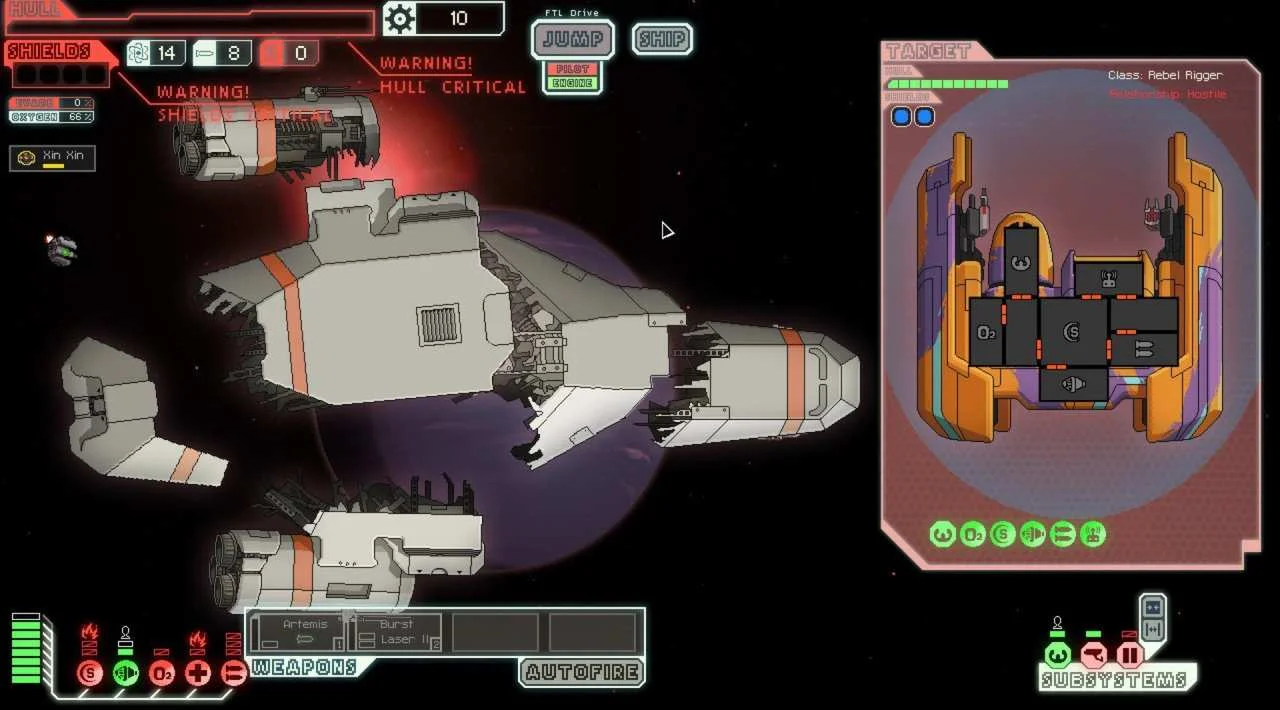Screen dimensions: 1280x710
Task: Click the oxygen system icon
Action: 162,673
